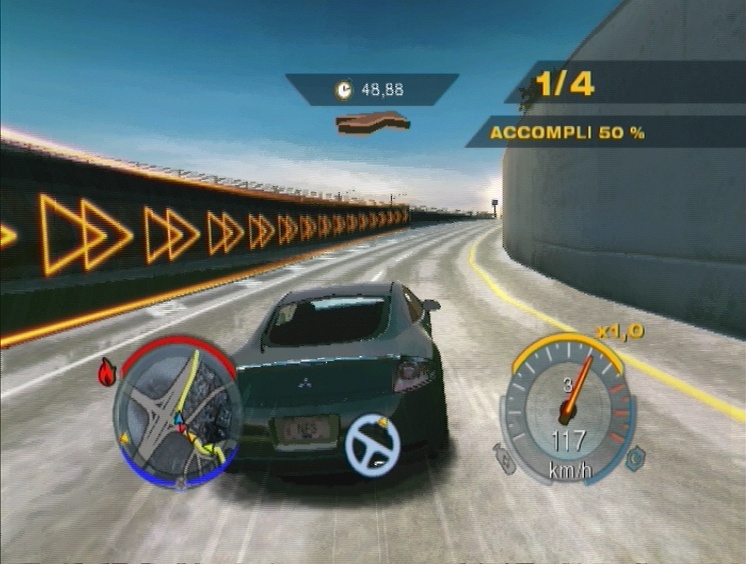Click the brown track layout icon
The height and width of the screenshot is (564, 746).
tap(372, 122)
